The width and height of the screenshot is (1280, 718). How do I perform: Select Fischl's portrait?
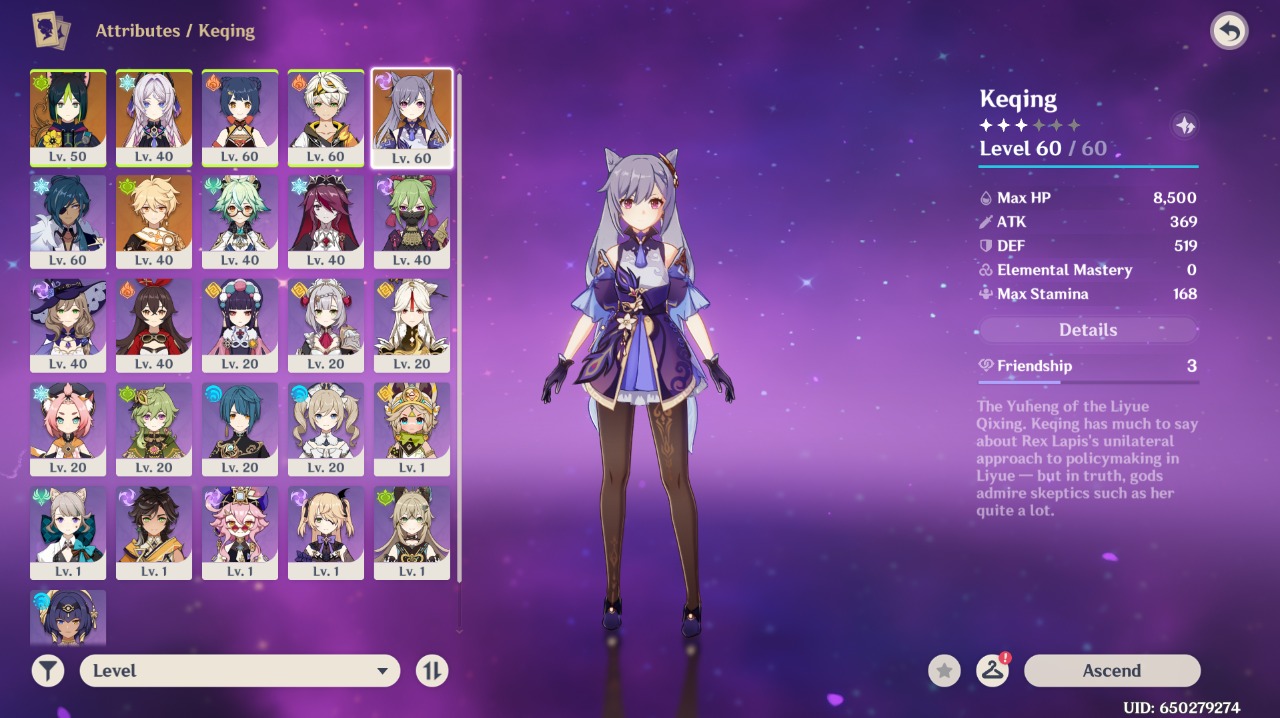[x=326, y=526]
